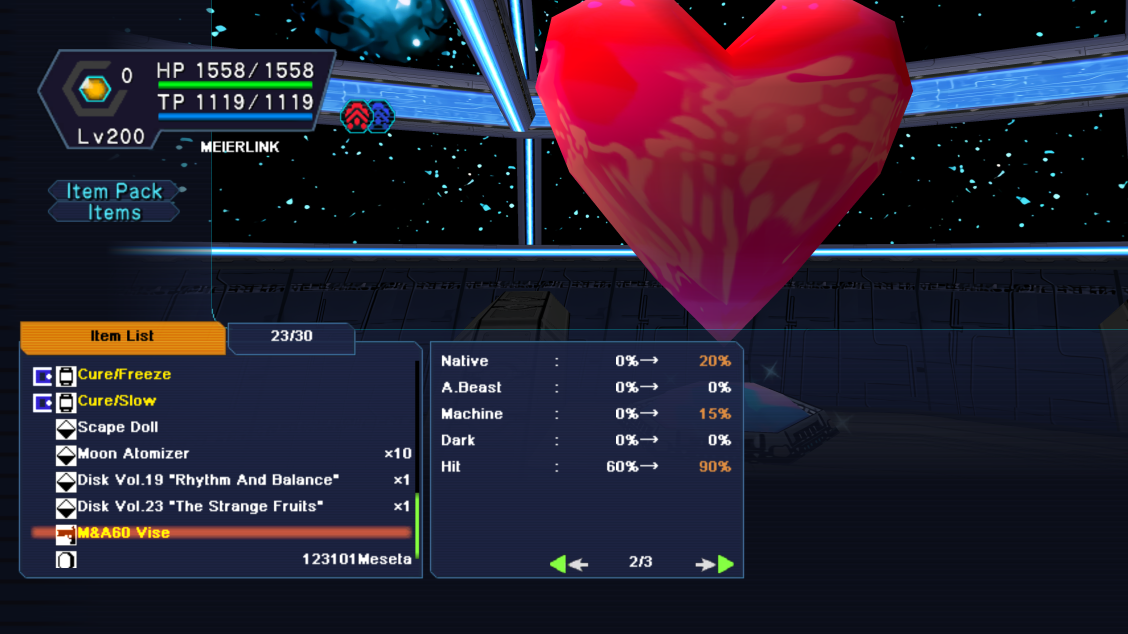Select the Meseta row
The image size is (1128, 634).
tap(356, 559)
